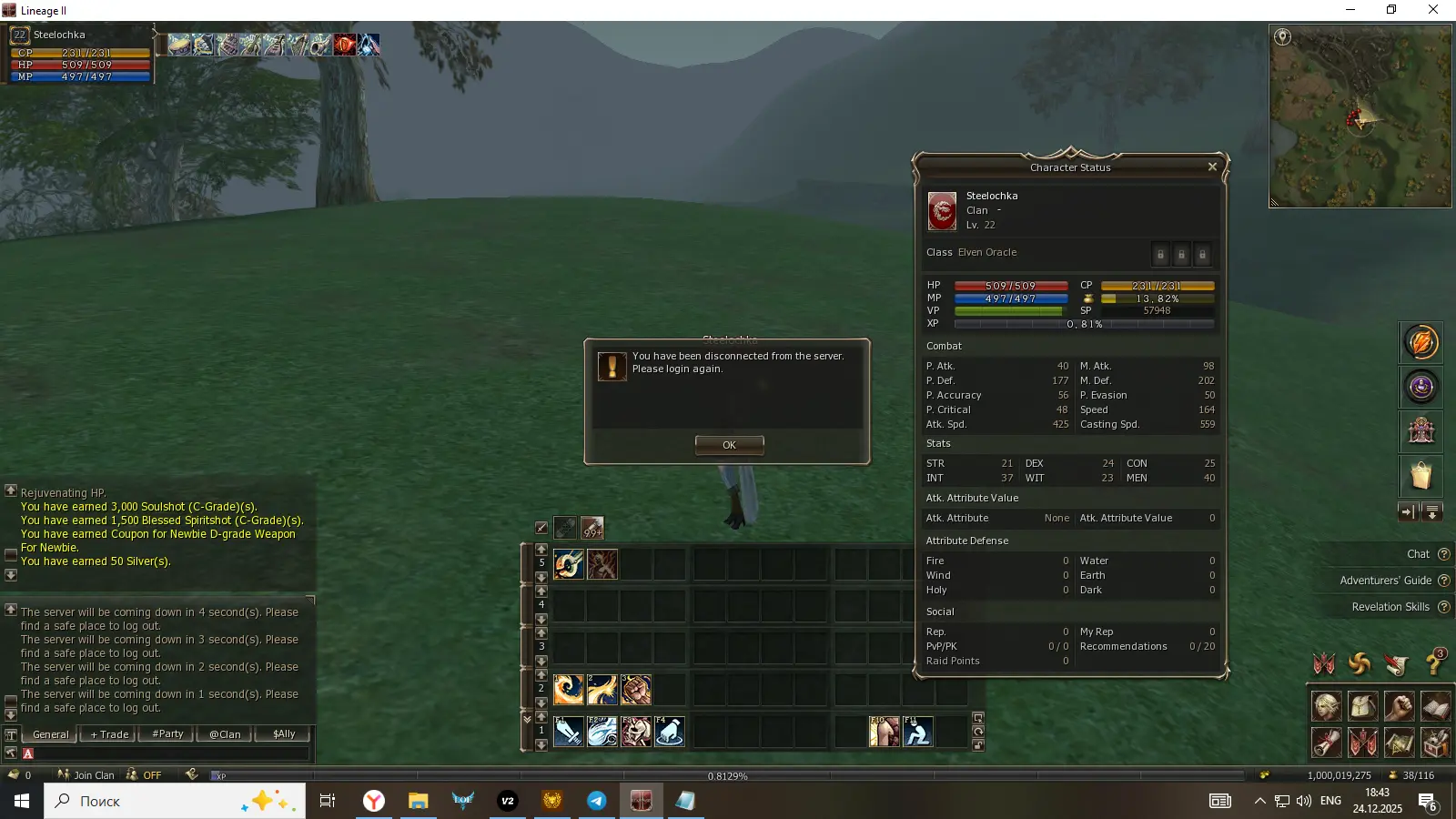This screenshot has width=1456, height=819.
Task: Open the character menu elf-face icon
Action: pyautogui.click(x=1326, y=706)
